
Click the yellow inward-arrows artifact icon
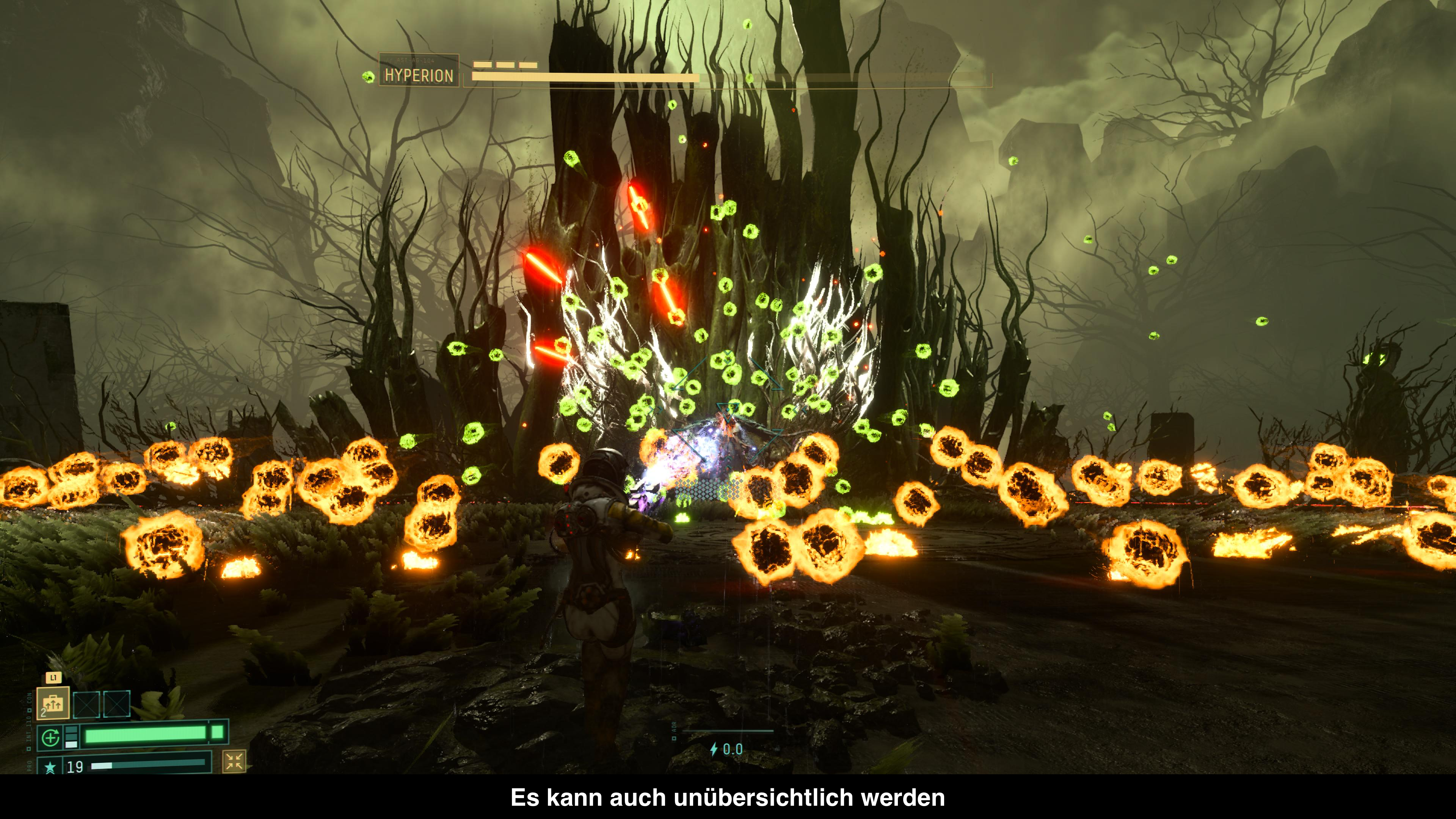234,761
